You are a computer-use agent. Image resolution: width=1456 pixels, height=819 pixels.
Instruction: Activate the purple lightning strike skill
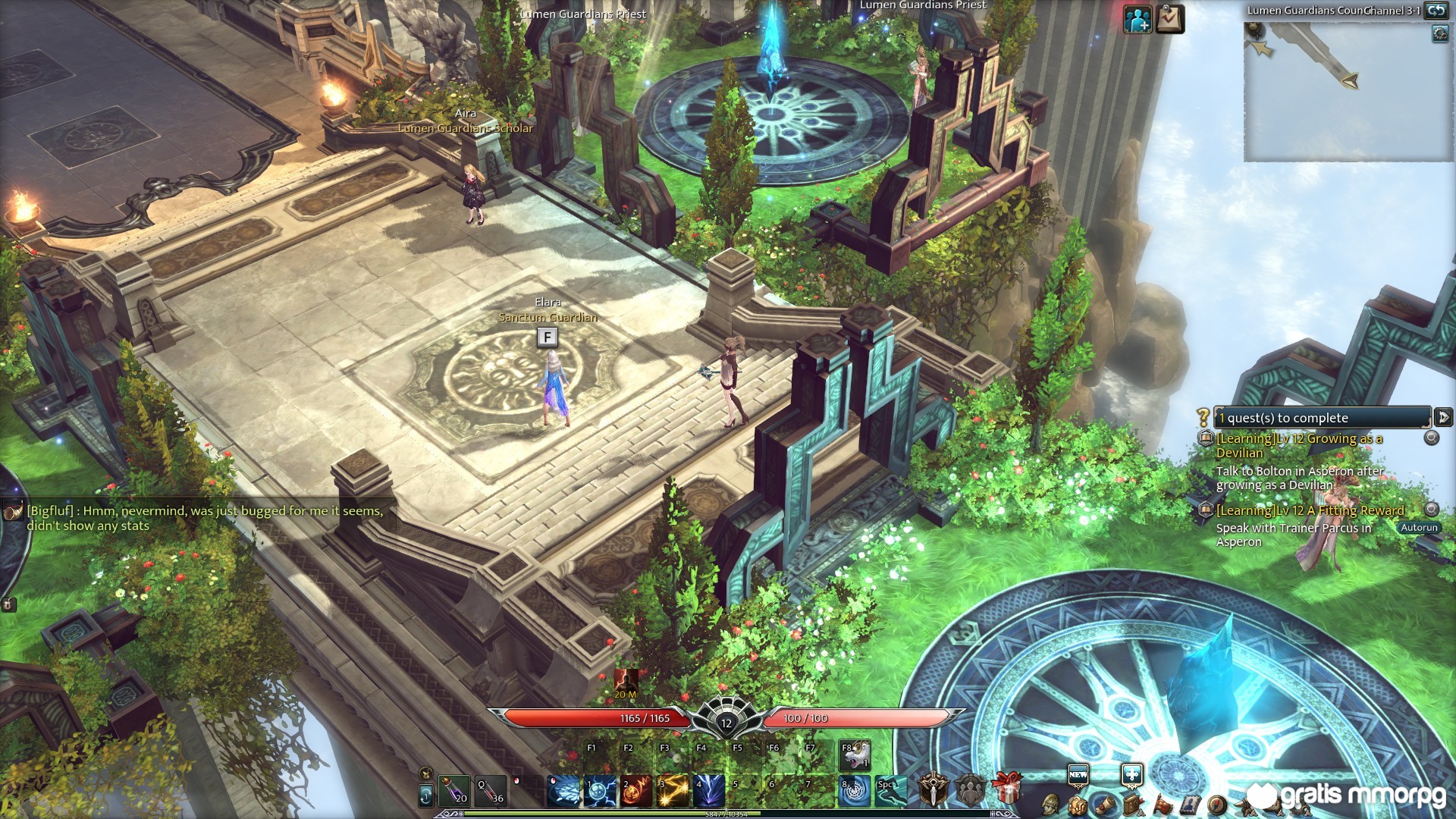point(710,790)
